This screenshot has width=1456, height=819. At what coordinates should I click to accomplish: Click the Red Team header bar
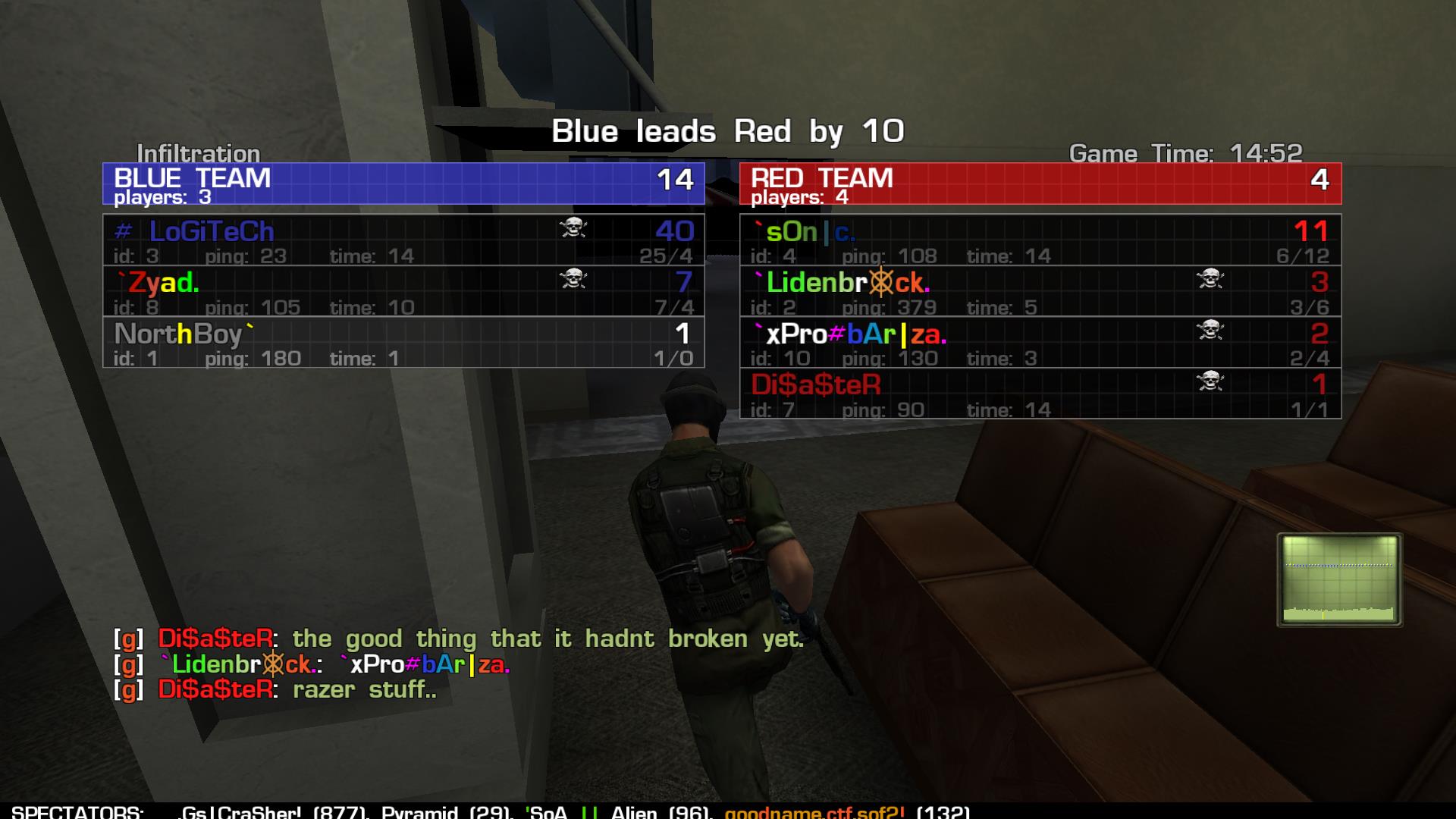coord(1040,184)
